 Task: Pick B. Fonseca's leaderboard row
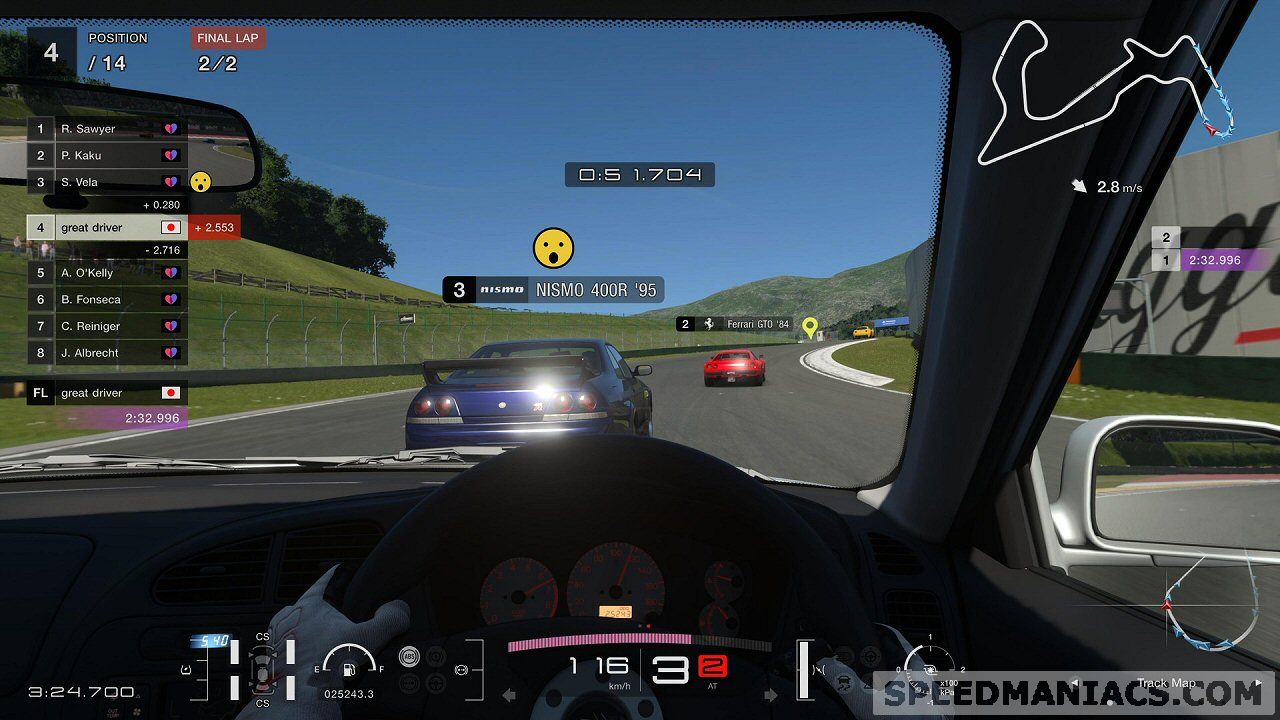pyautogui.click(x=107, y=299)
